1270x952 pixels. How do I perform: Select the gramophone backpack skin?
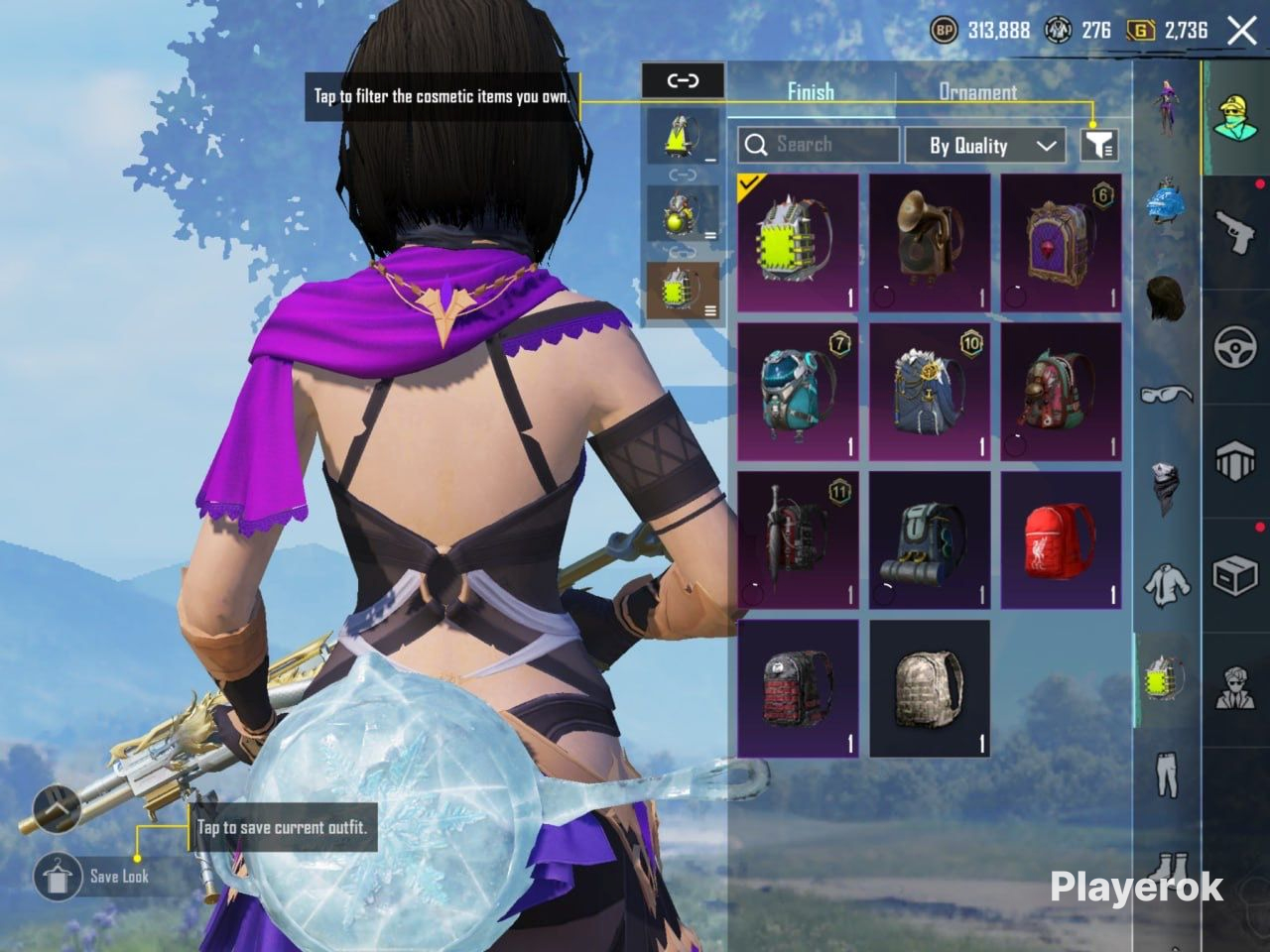930,243
